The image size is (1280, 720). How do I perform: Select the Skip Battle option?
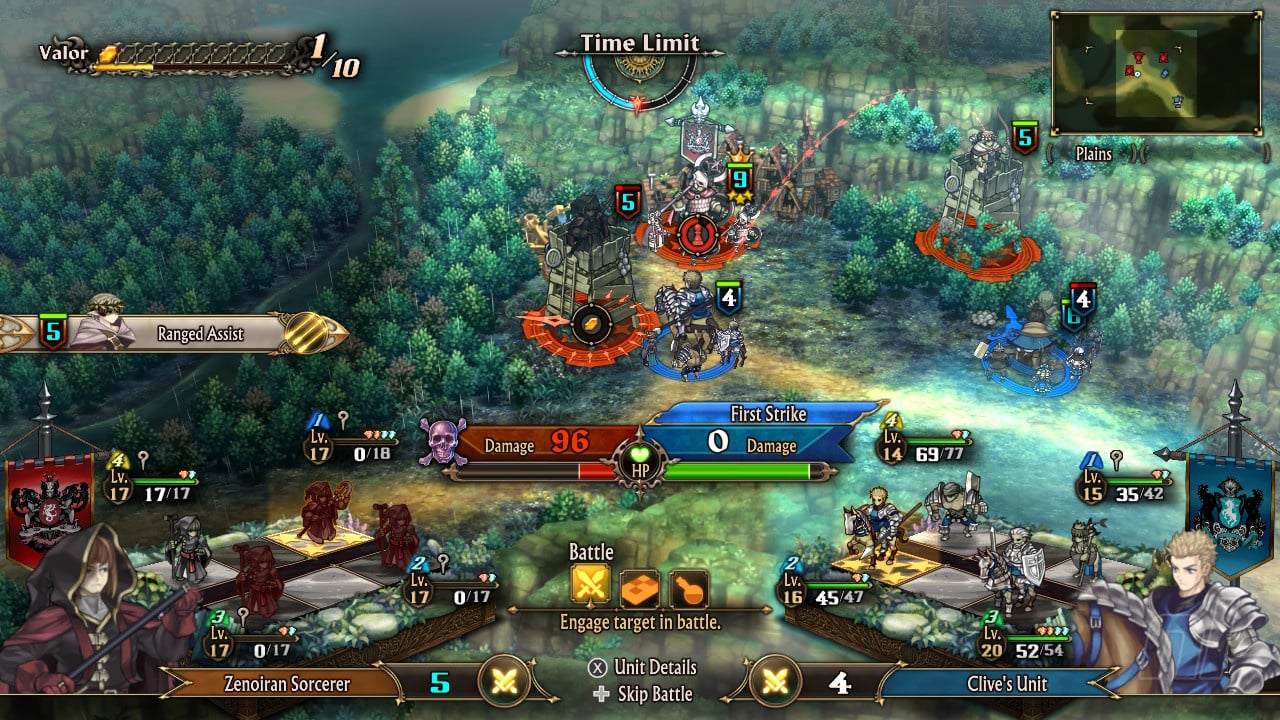(x=644, y=694)
